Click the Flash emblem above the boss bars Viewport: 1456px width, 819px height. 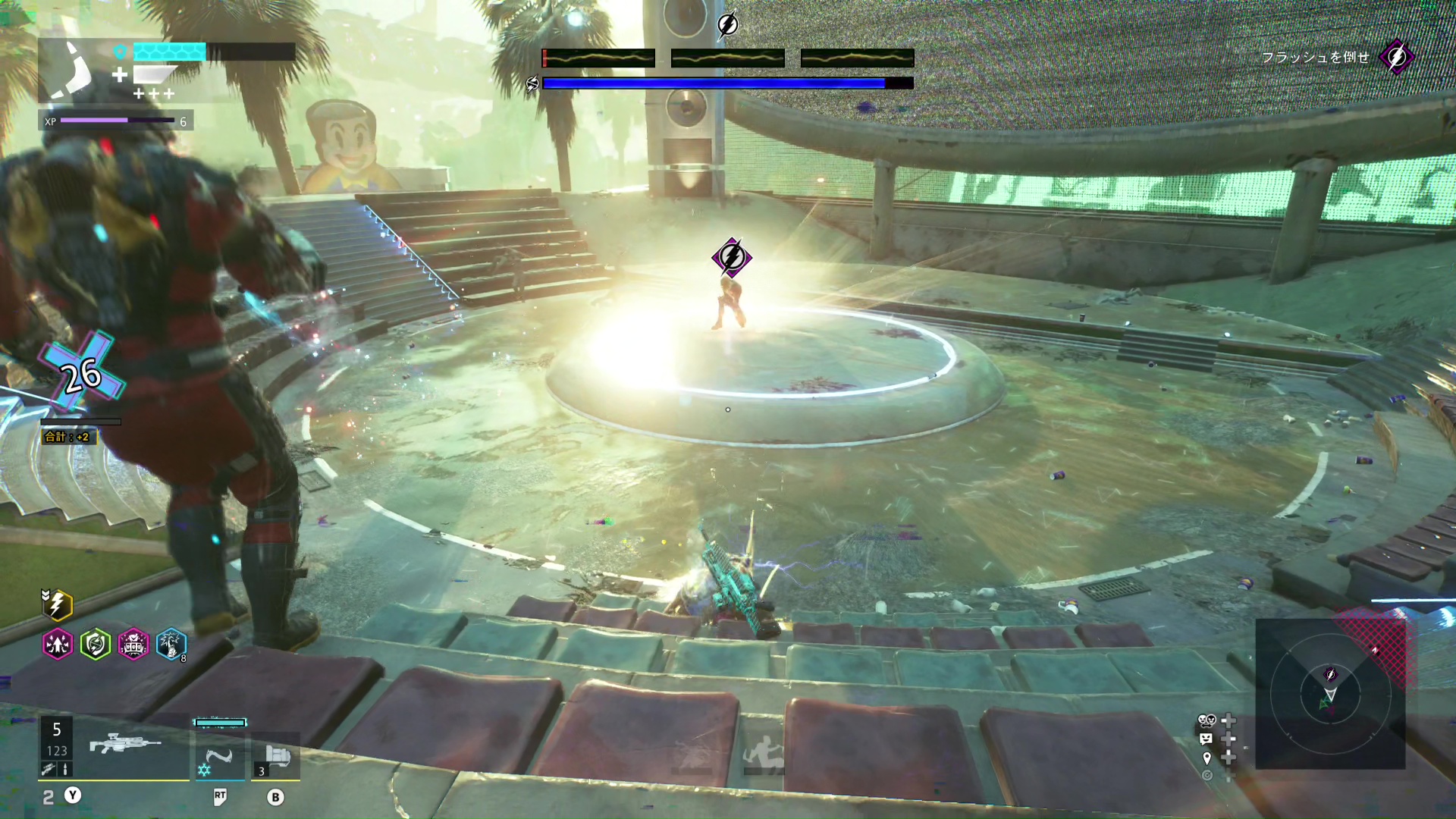[727, 25]
